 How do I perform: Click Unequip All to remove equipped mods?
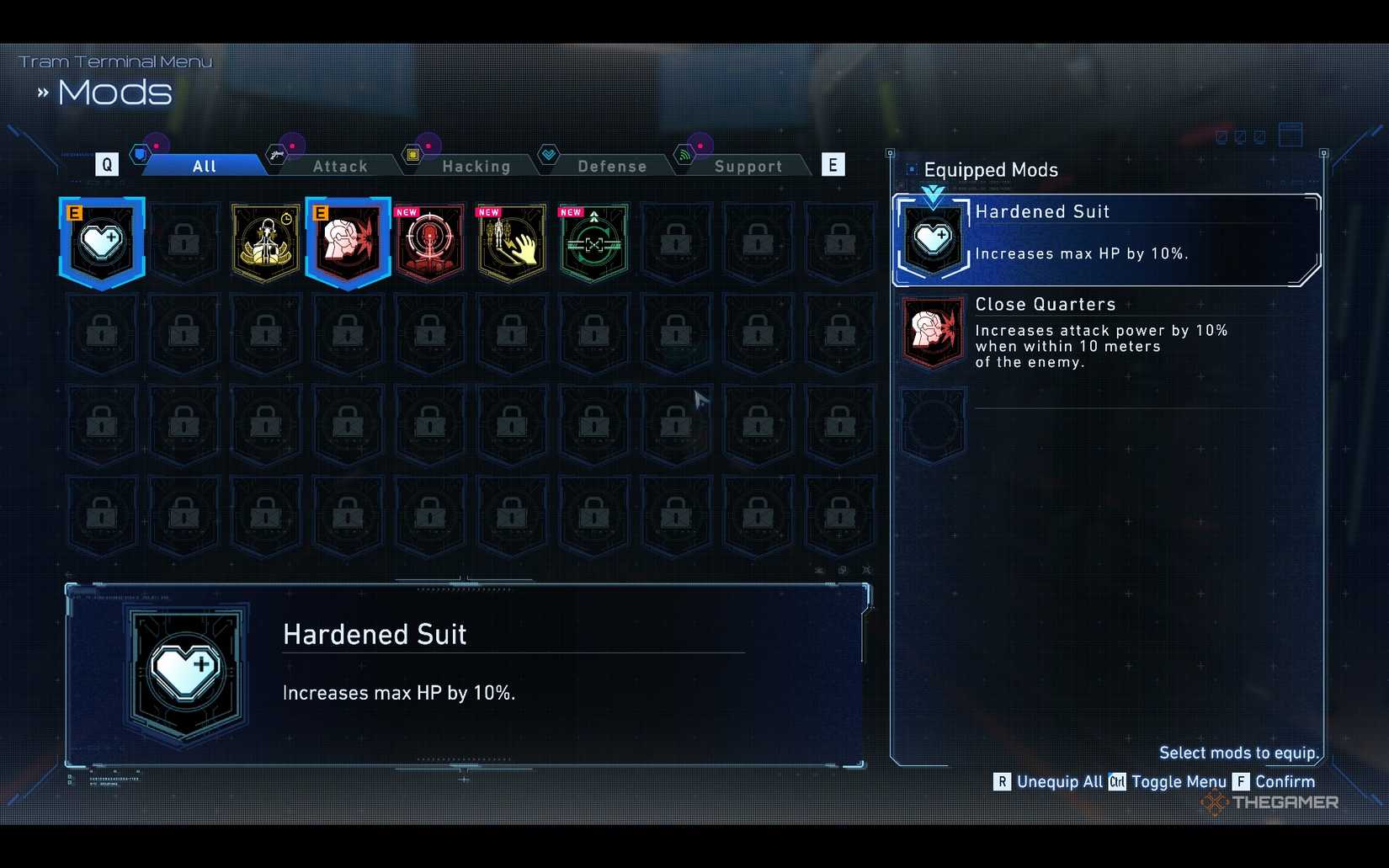pos(1062,782)
